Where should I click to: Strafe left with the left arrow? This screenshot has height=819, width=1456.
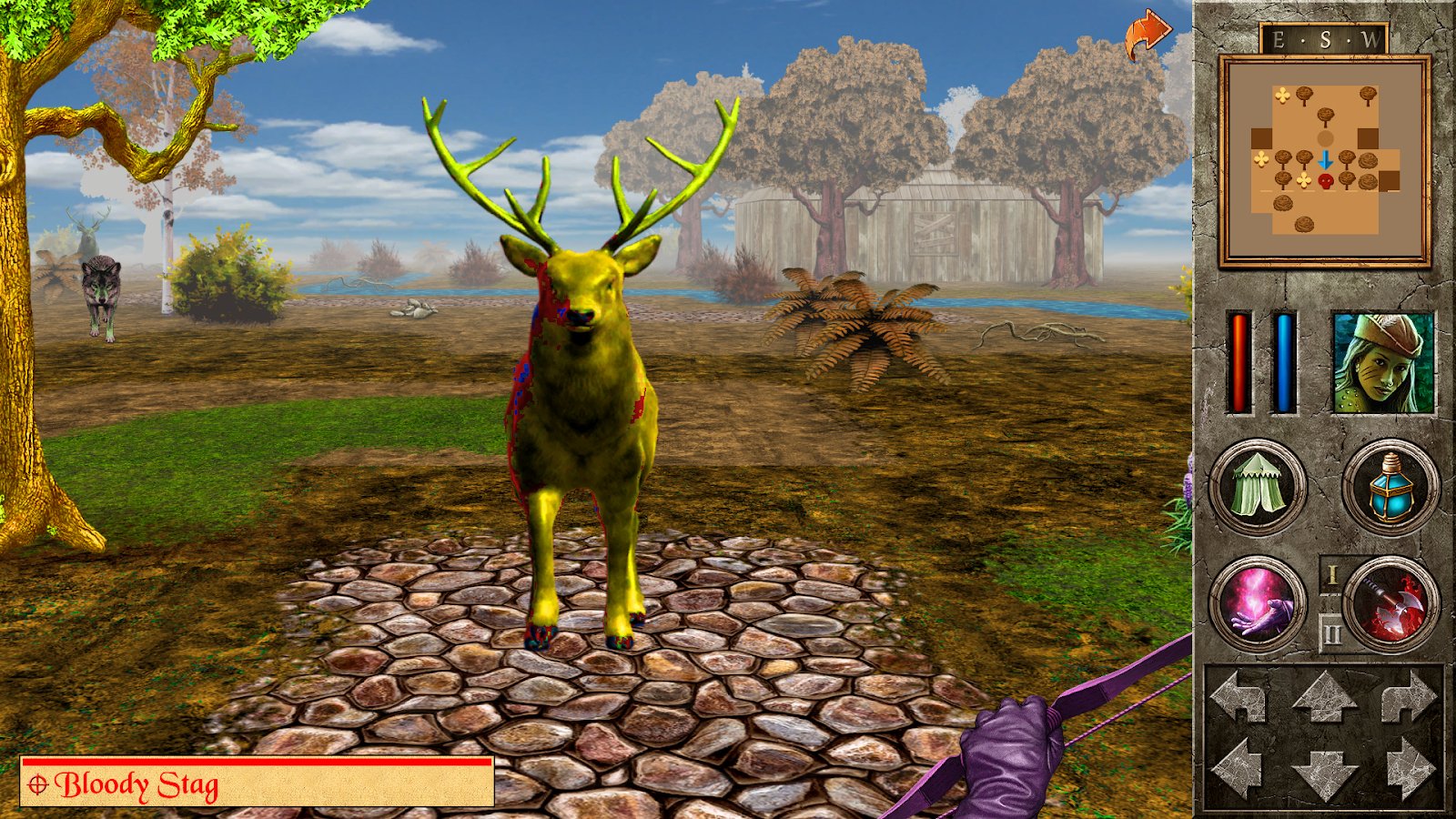point(1238,766)
